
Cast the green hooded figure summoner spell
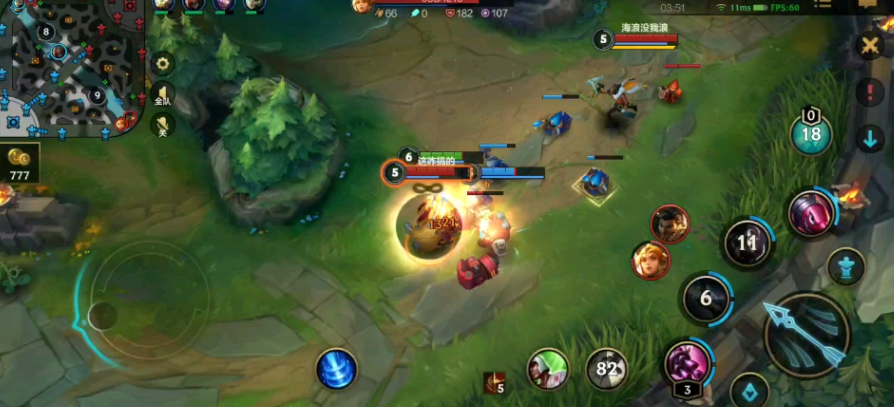pyautogui.click(x=548, y=368)
